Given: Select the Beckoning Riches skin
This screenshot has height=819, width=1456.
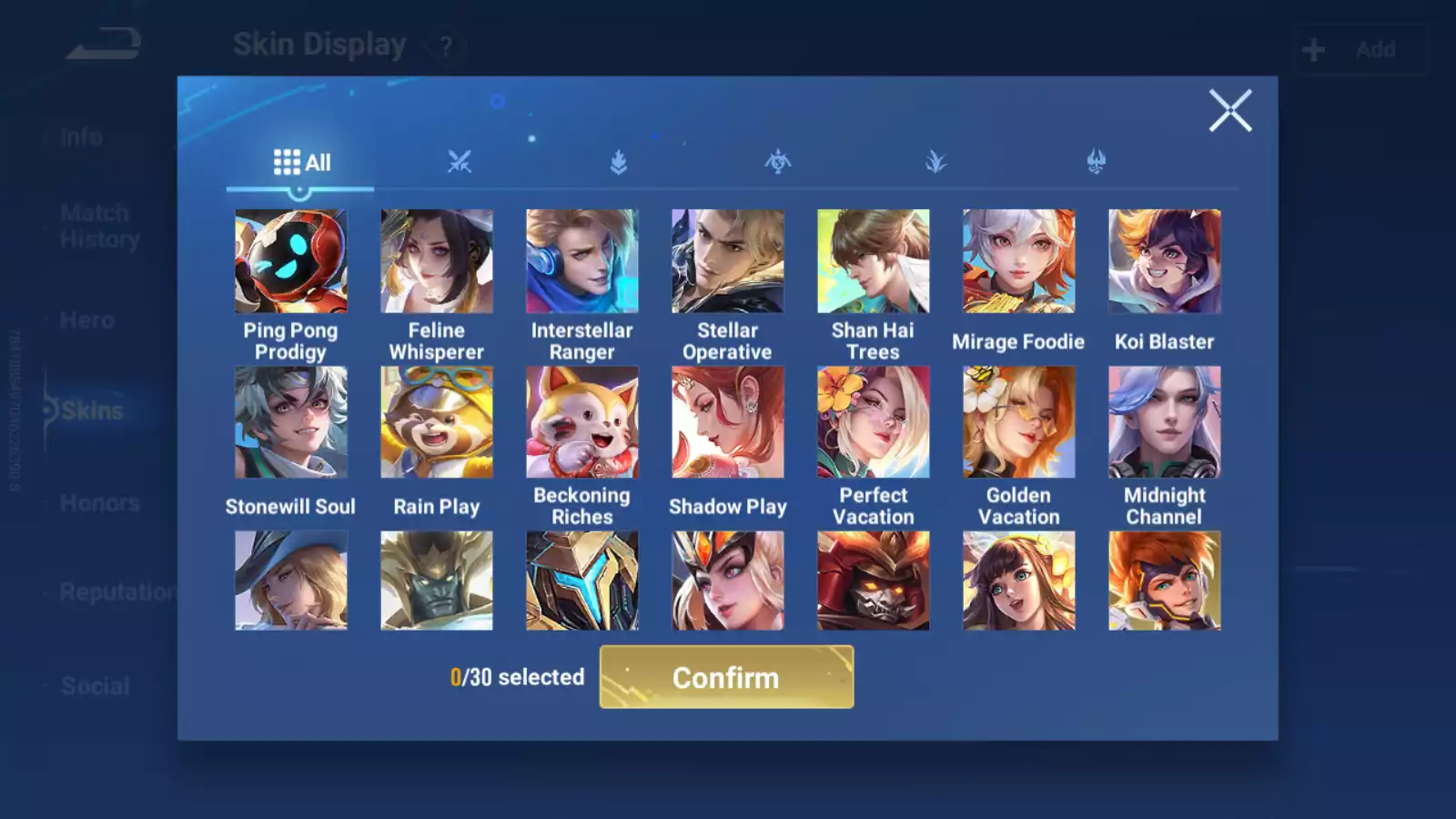Looking at the screenshot, I should tap(581, 422).
